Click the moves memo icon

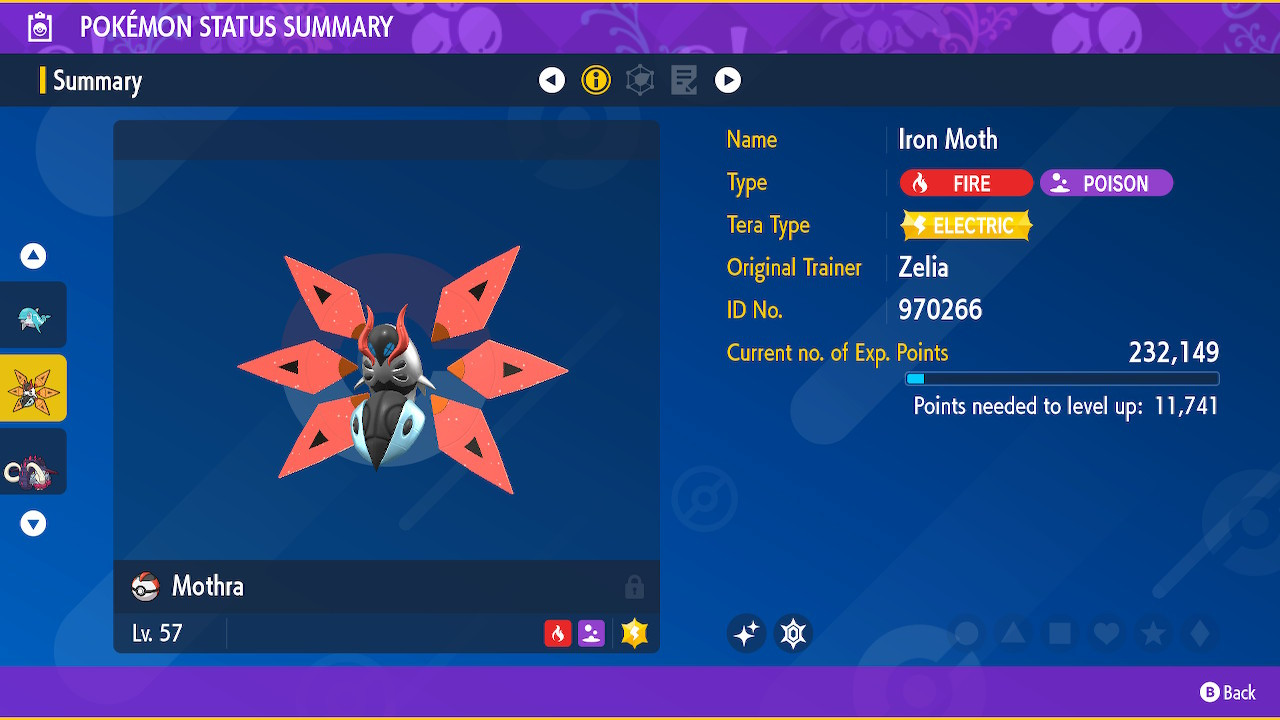(684, 80)
